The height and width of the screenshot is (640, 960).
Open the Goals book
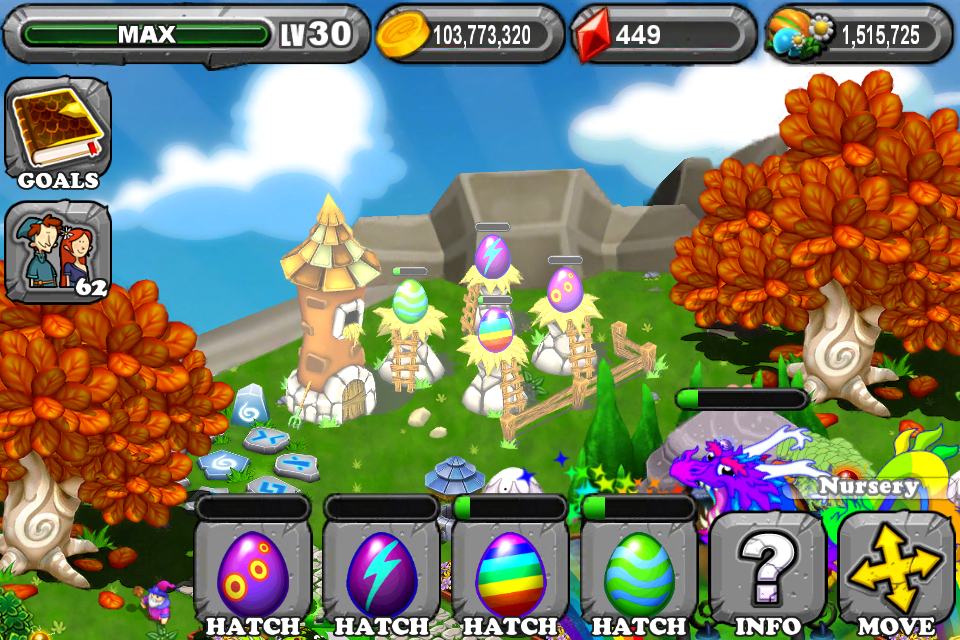[x=57, y=132]
